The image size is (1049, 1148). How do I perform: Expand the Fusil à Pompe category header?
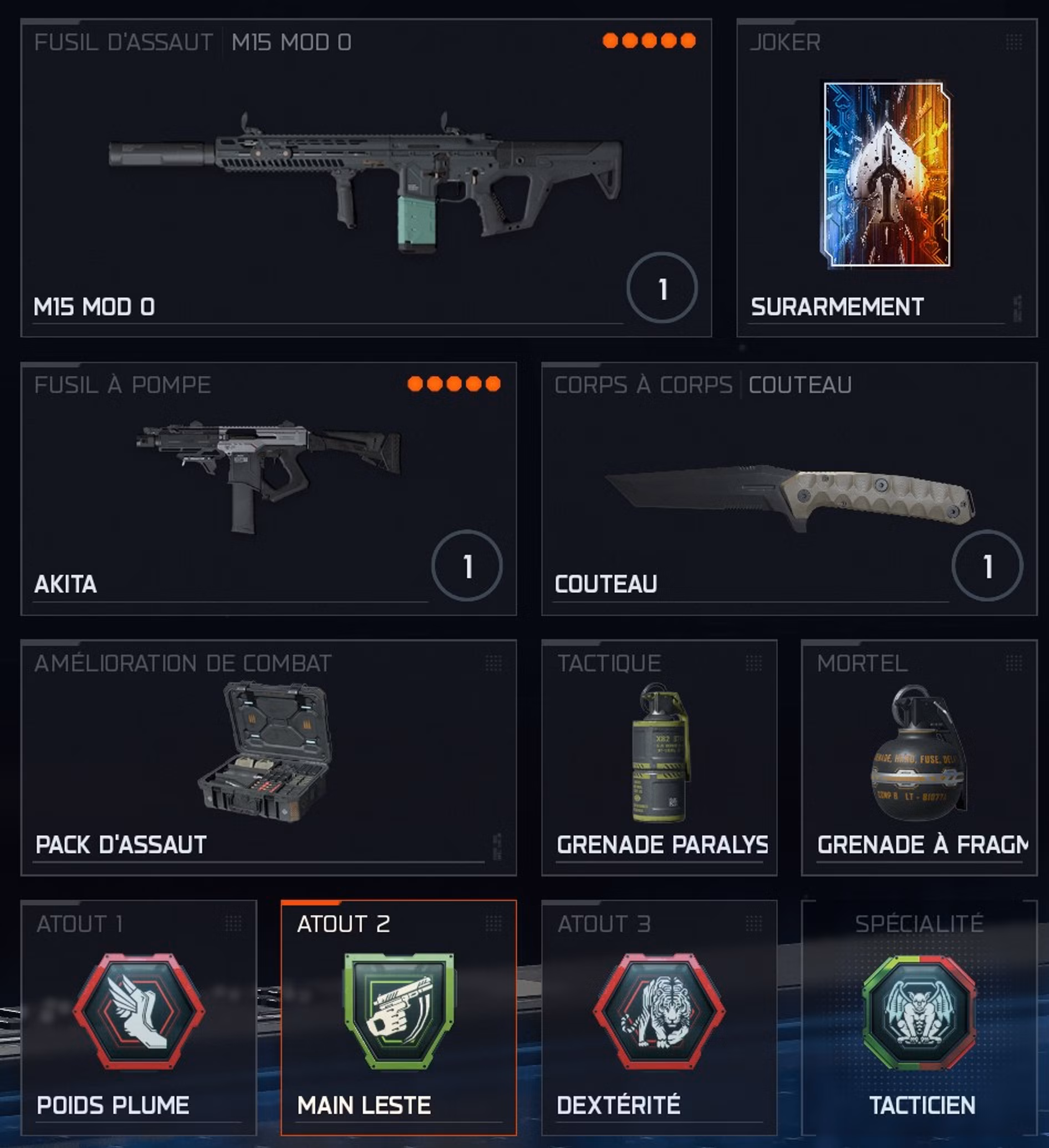tap(122, 384)
